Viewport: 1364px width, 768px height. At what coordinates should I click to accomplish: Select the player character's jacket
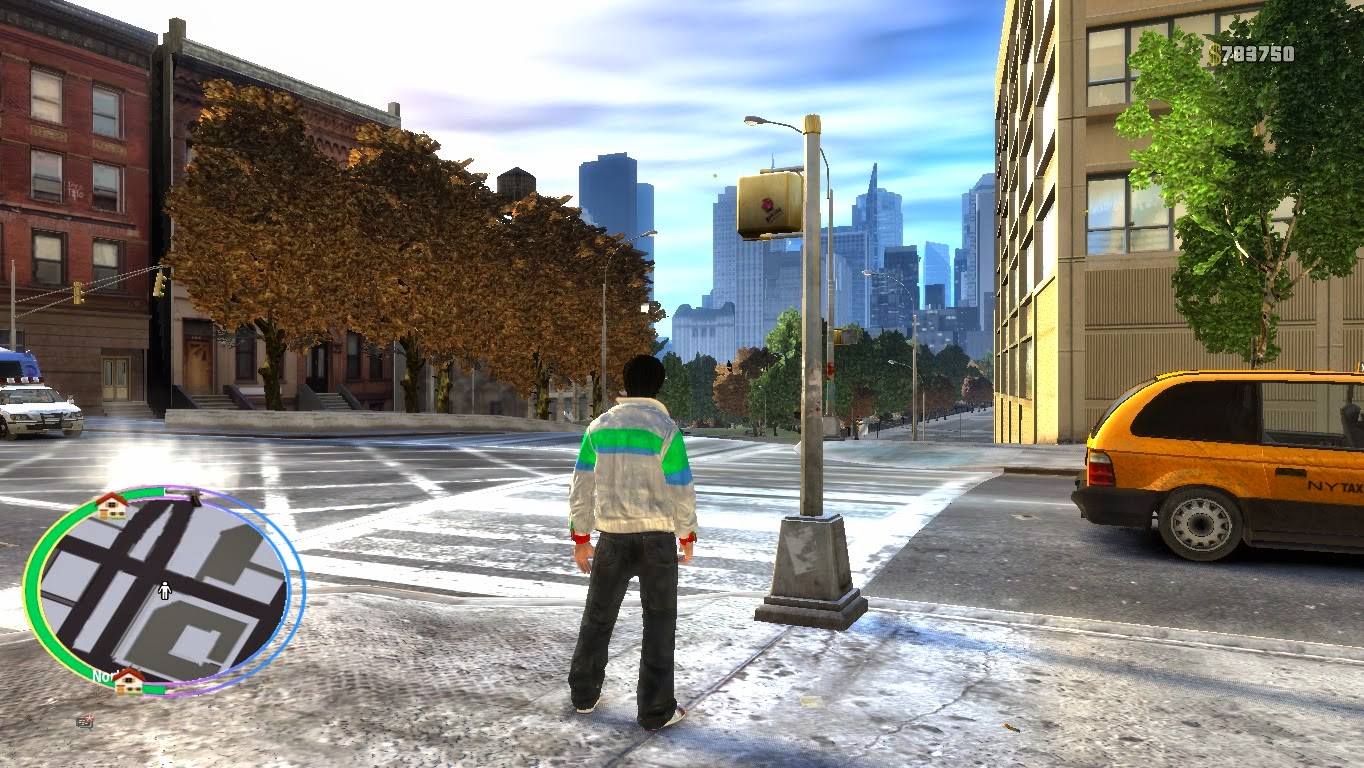634,470
